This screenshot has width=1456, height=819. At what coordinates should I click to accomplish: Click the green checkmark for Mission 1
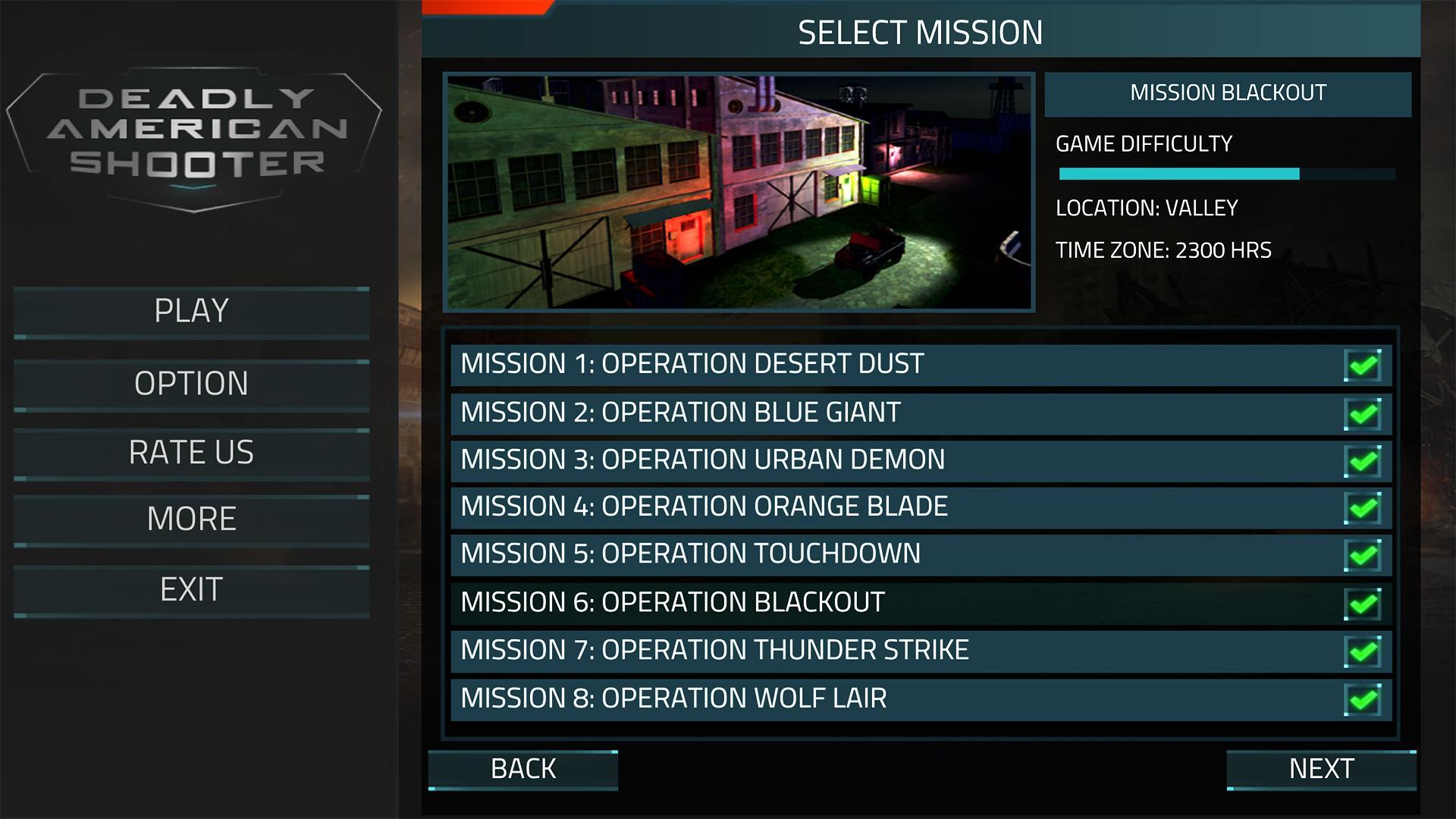(x=1363, y=366)
